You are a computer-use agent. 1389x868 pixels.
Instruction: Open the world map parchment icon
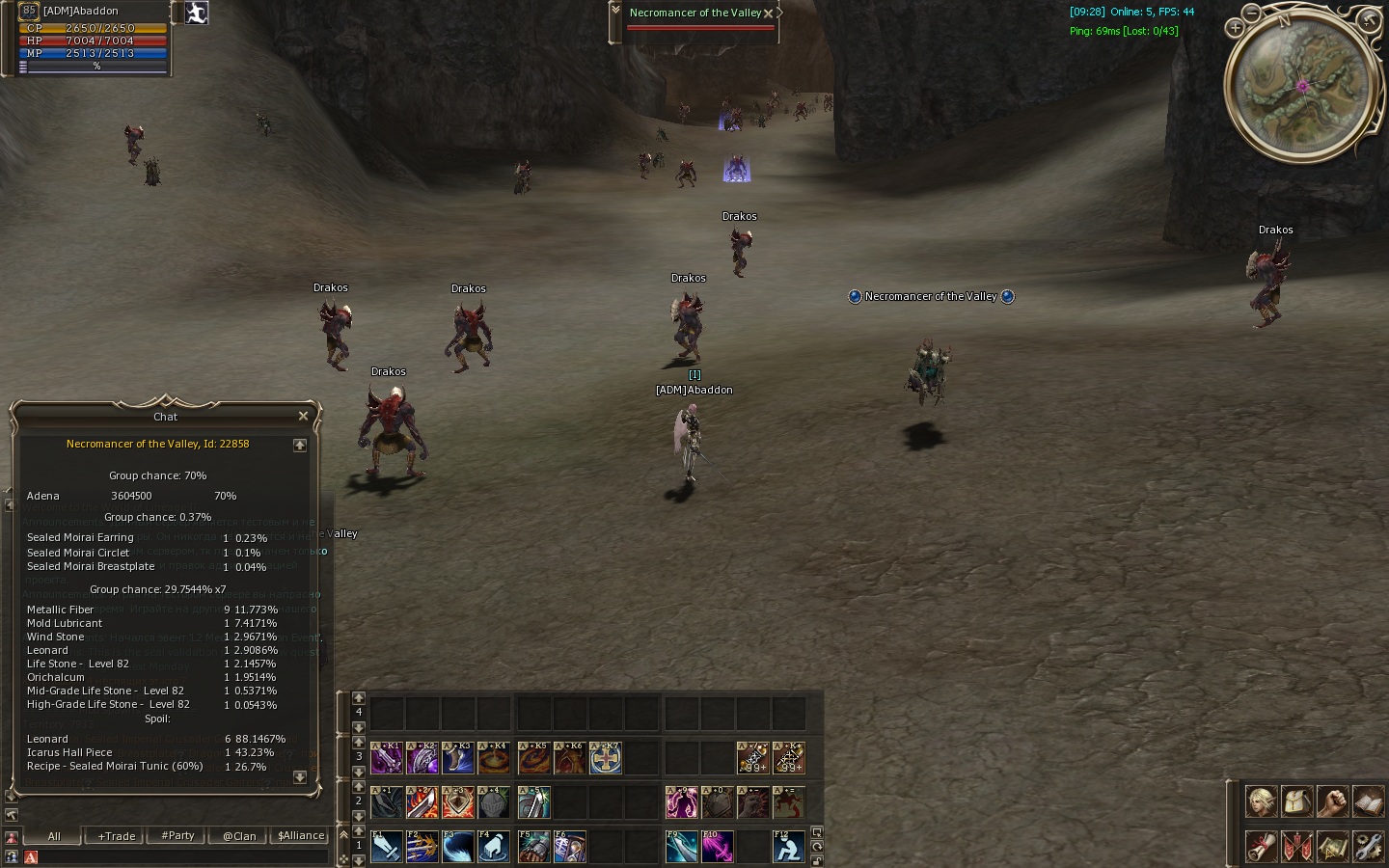[x=1332, y=846]
